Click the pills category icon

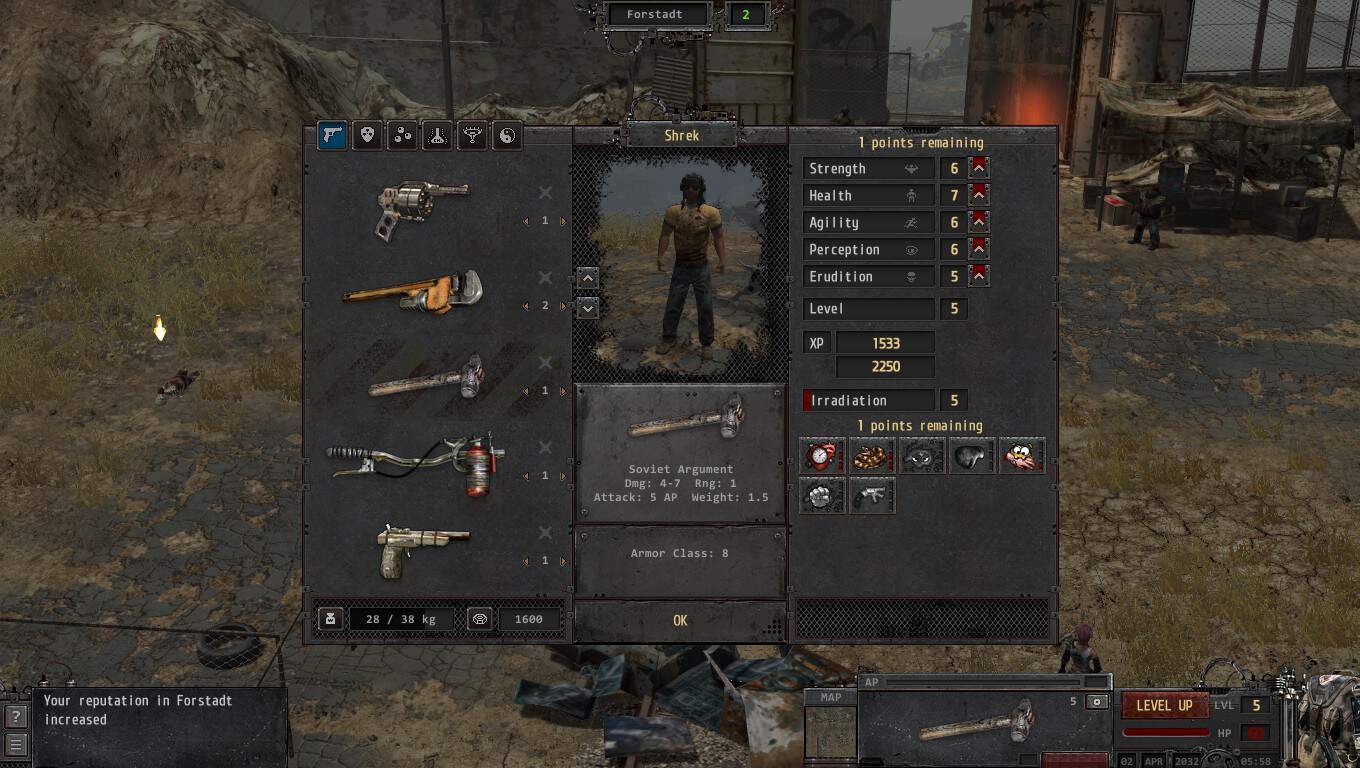402,135
